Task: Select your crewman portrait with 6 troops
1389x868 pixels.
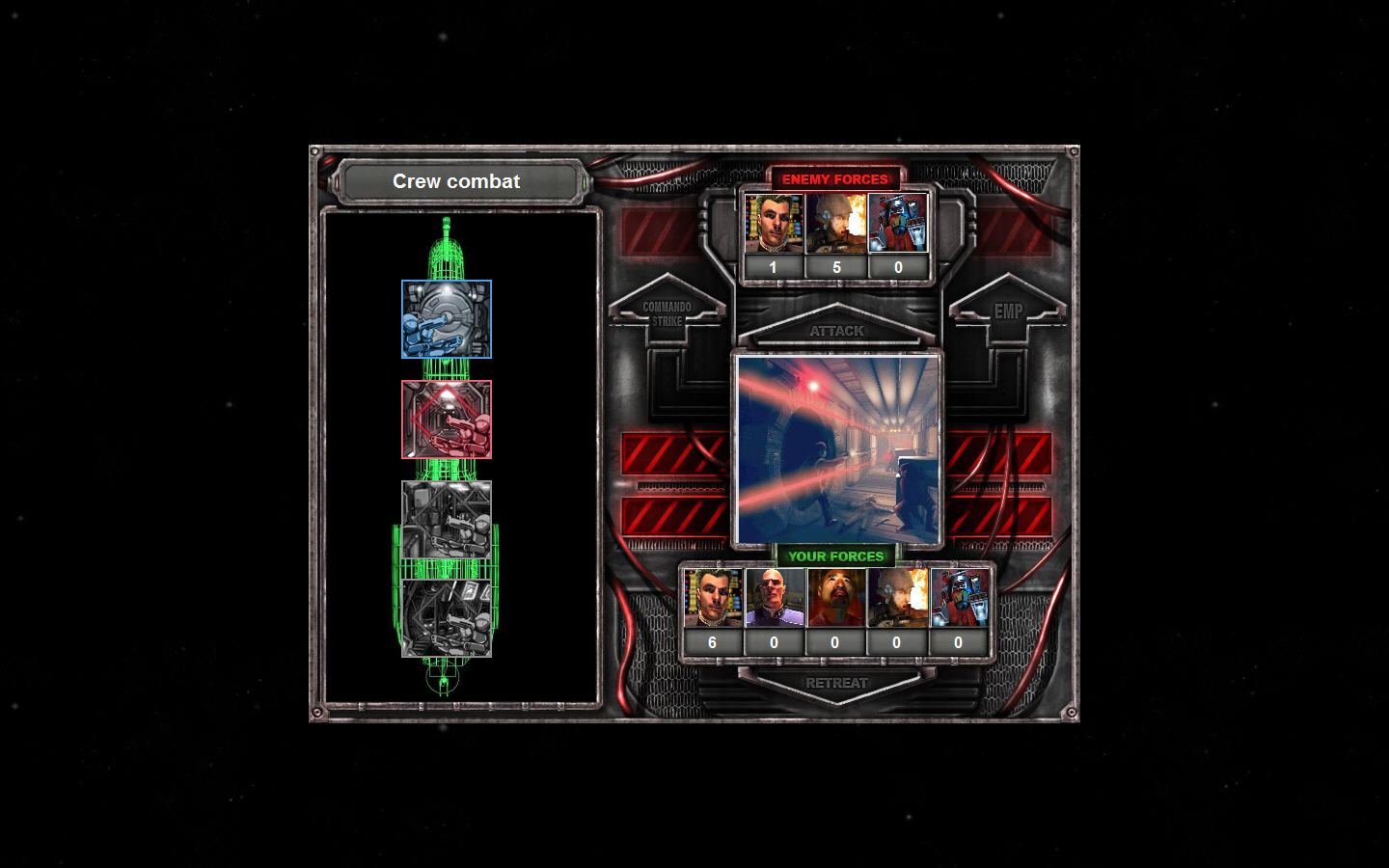Action: point(712,599)
